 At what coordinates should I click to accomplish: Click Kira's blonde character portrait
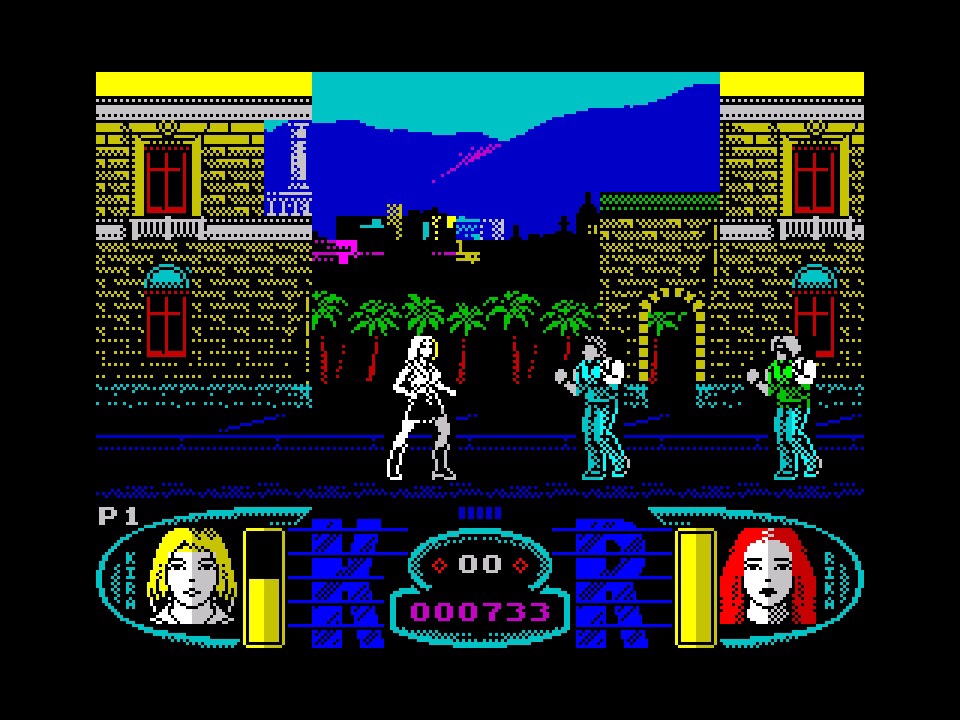click(x=190, y=577)
